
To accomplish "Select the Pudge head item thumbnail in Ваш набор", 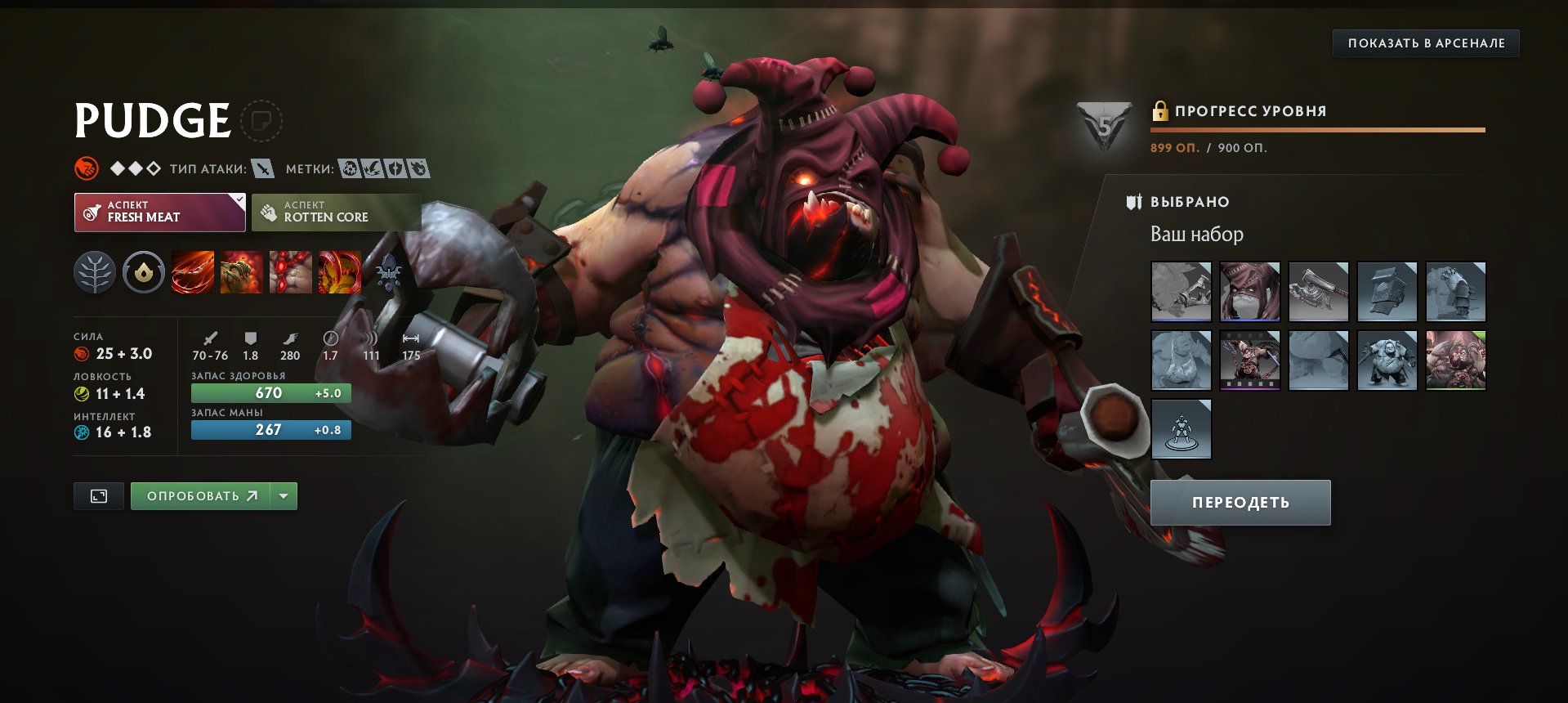I will coord(1249,291).
